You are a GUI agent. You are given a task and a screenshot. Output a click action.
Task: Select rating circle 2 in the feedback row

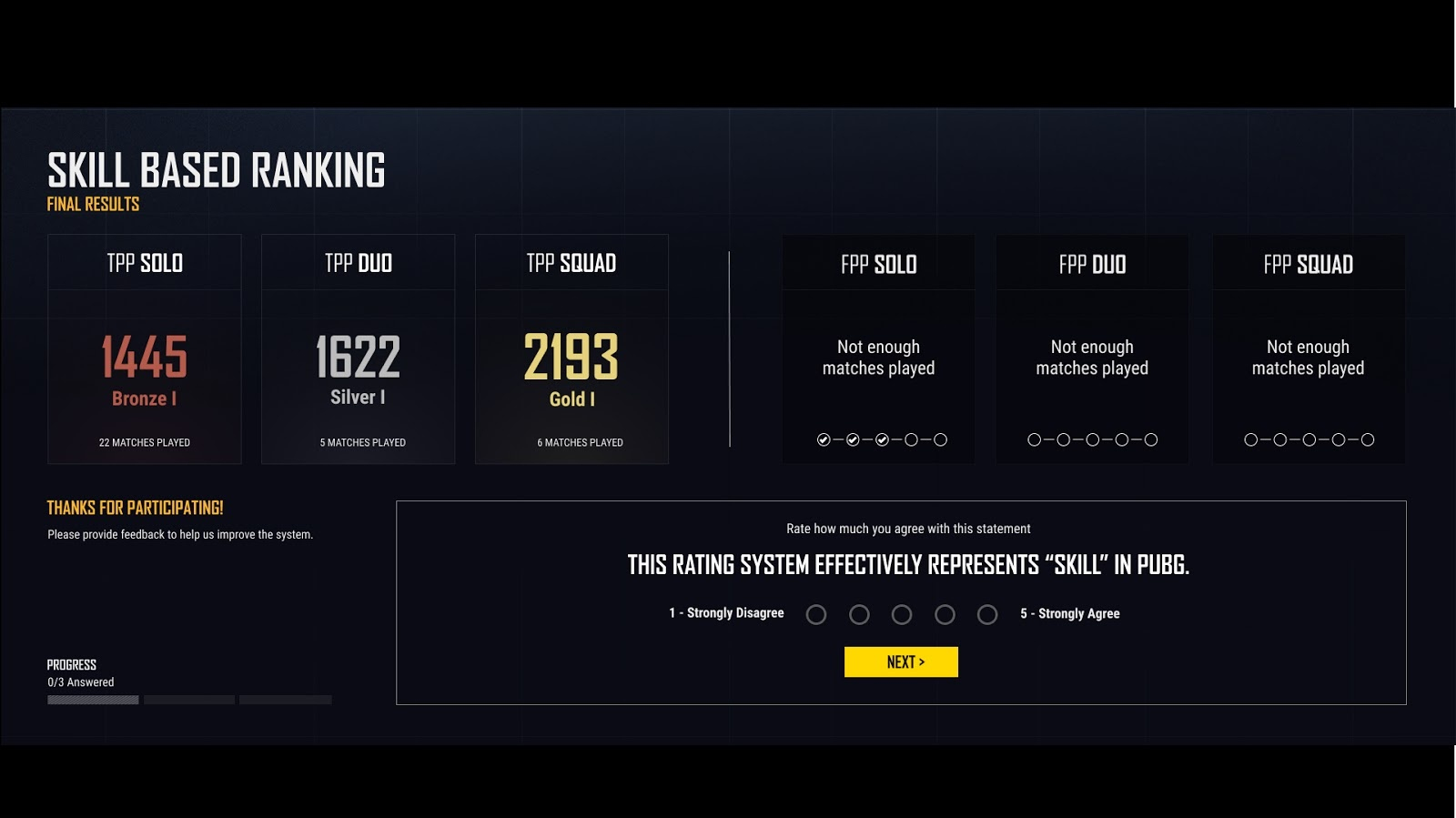click(858, 614)
